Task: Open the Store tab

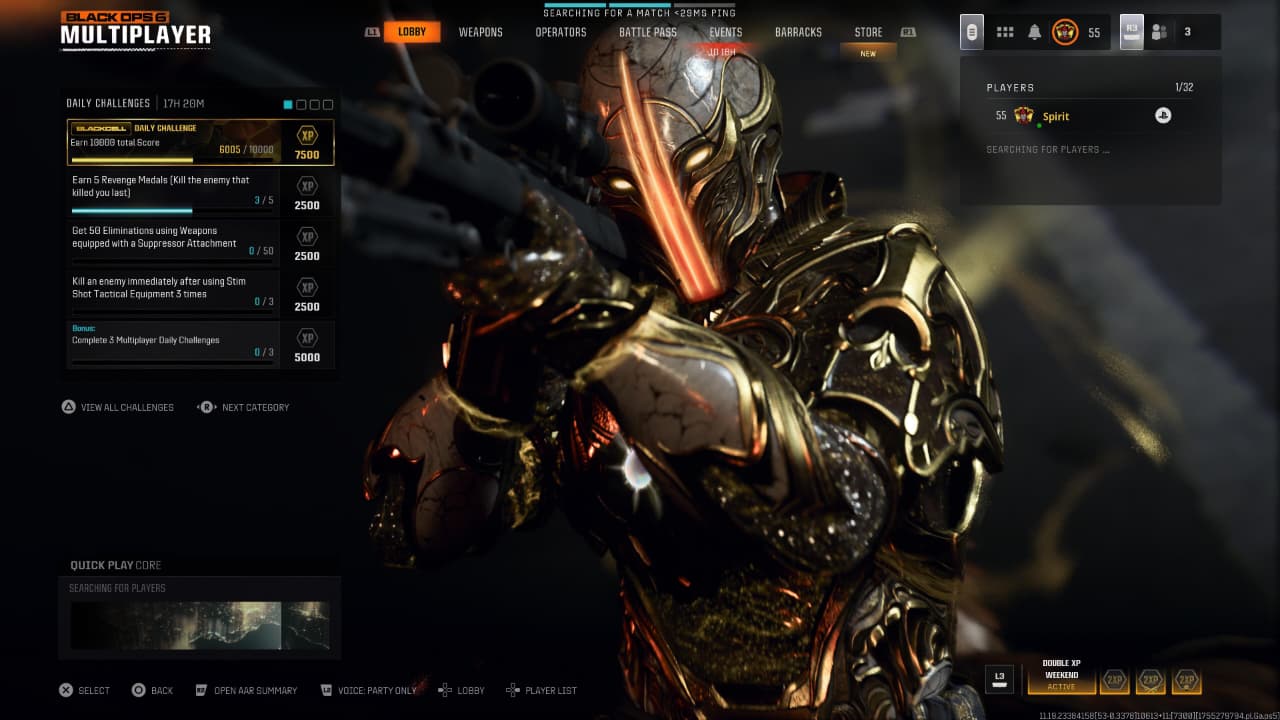Action: coord(868,32)
